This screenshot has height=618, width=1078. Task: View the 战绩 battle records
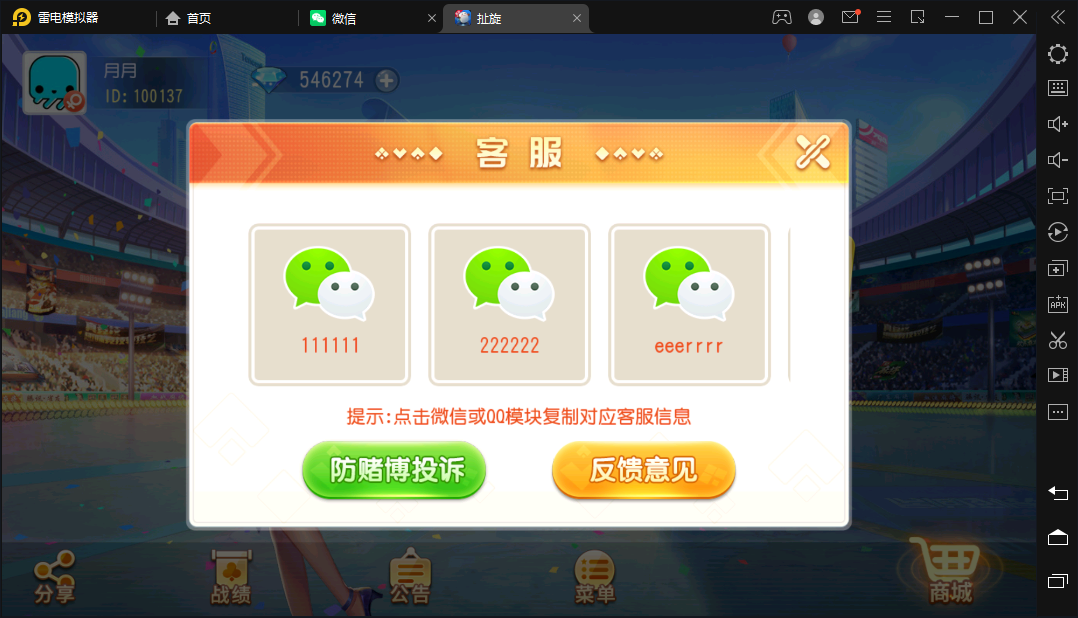click(x=231, y=577)
